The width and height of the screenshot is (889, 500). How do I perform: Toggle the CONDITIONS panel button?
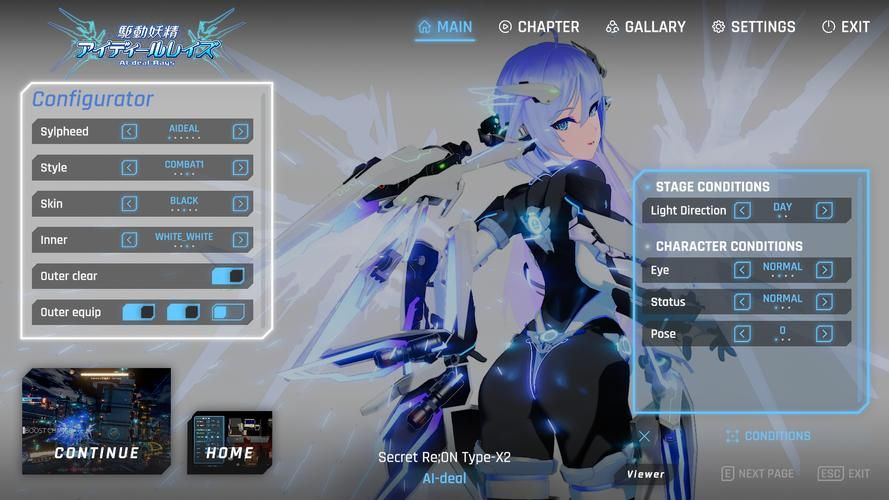[x=768, y=436]
